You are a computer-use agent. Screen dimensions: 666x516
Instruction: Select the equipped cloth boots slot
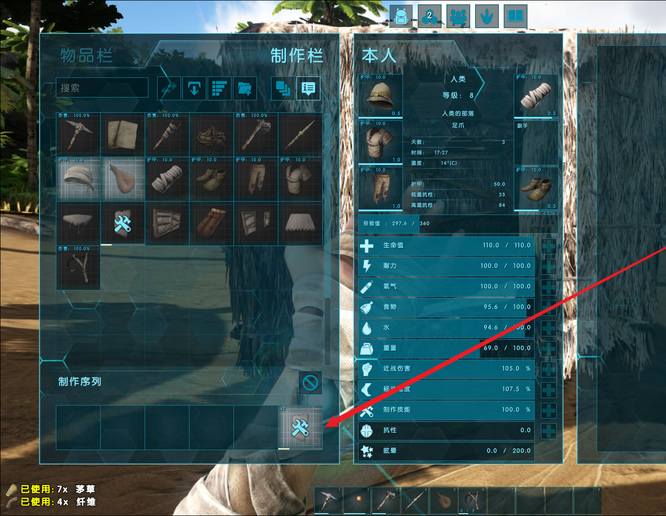click(x=538, y=186)
